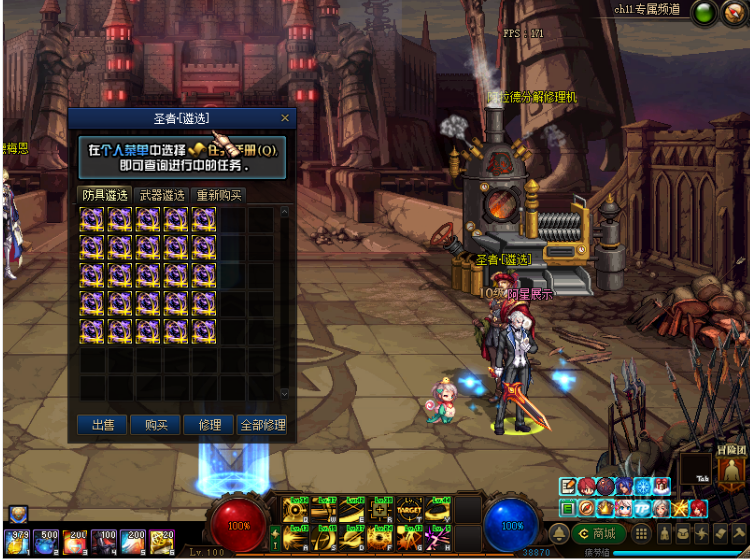Use the 973-count consumable in quick slot
750x559 pixels.
[x=17, y=541]
